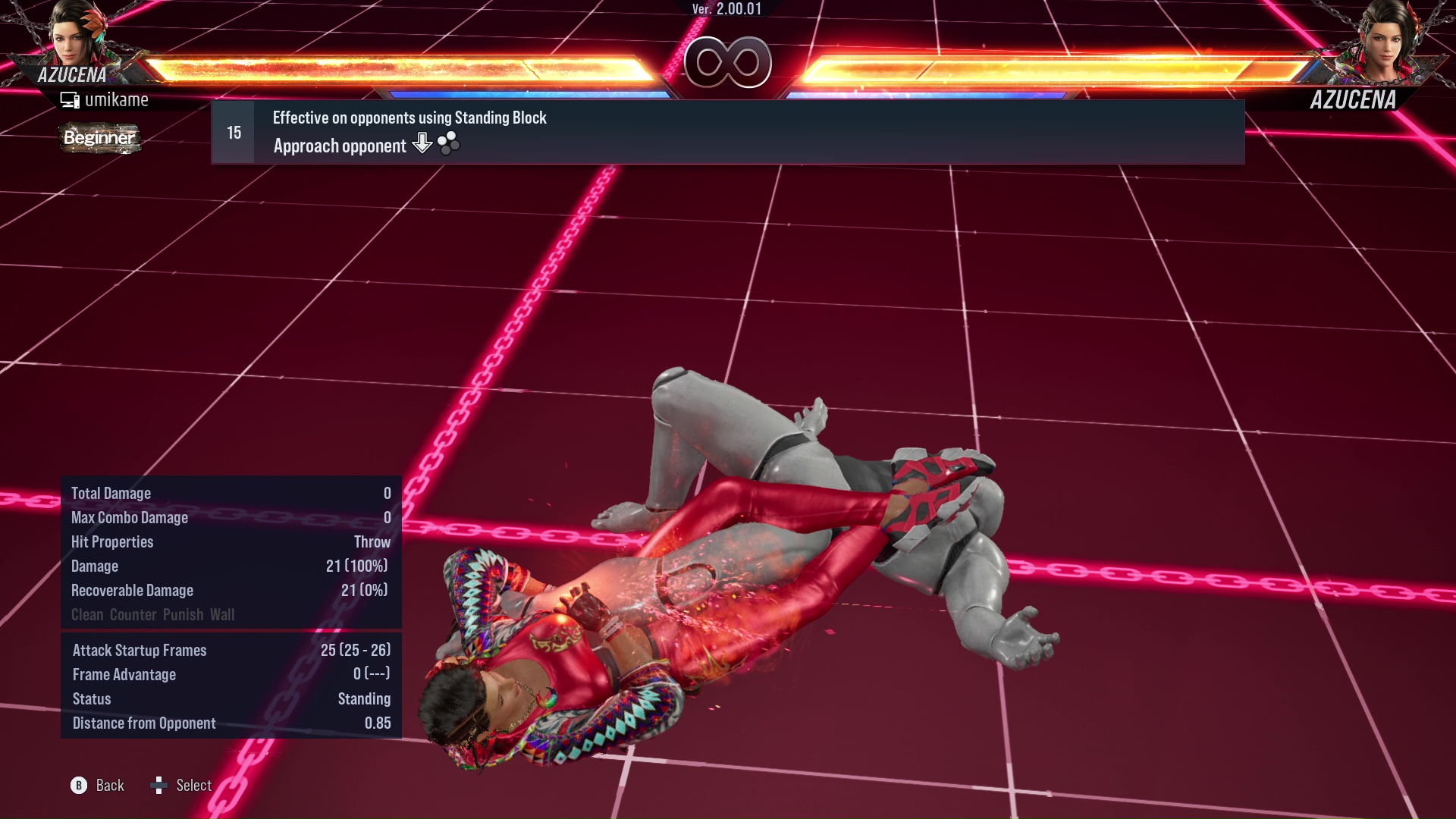Click the four-button cluster input icon

(447, 144)
